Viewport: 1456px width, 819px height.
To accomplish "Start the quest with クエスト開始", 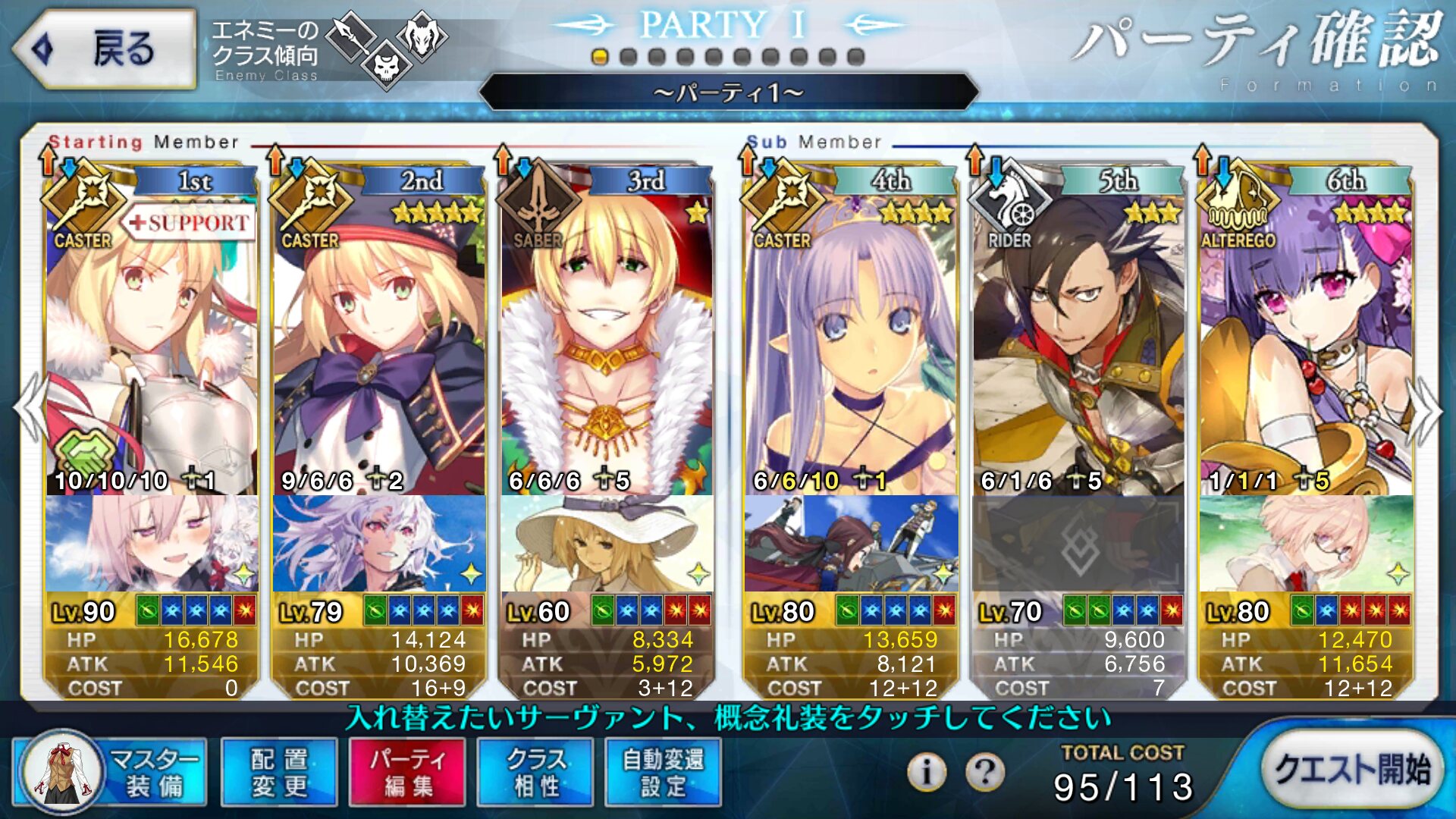I will coord(1352,770).
